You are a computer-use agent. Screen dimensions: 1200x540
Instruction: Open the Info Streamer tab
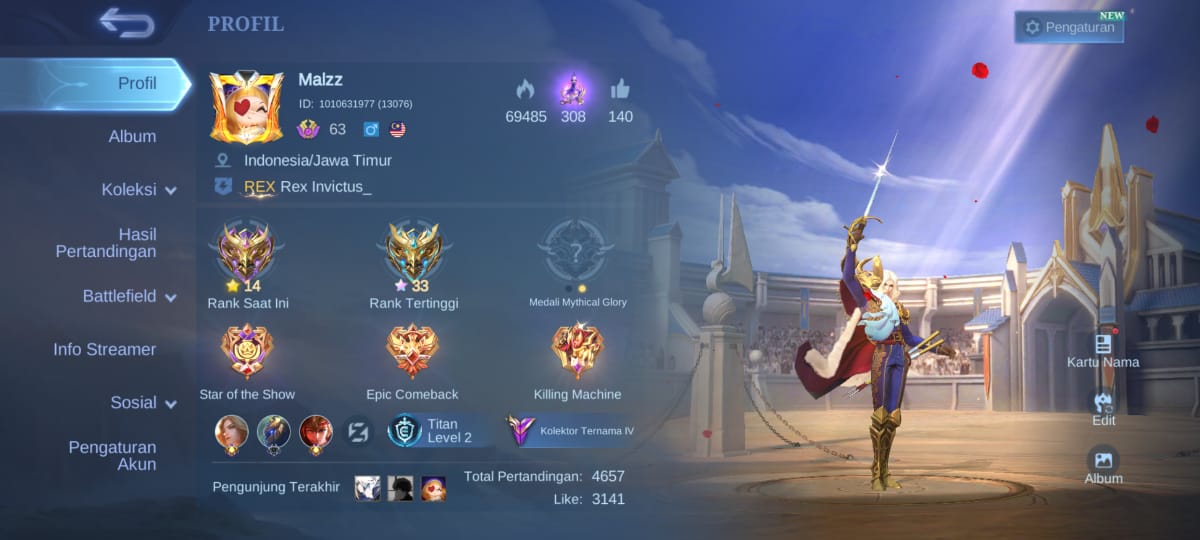[105, 349]
